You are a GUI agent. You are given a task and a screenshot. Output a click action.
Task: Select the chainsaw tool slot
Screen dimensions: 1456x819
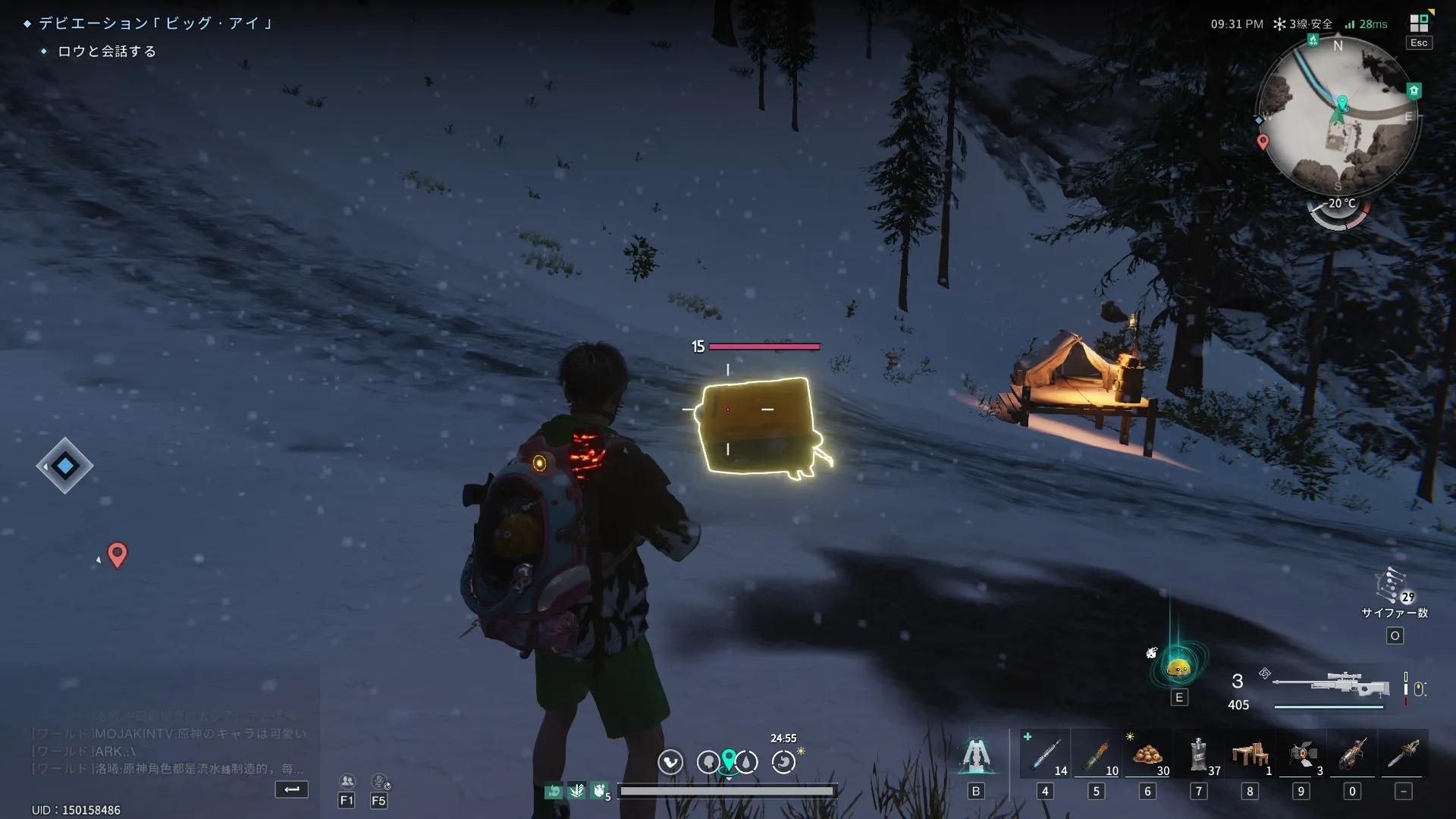click(1404, 754)
